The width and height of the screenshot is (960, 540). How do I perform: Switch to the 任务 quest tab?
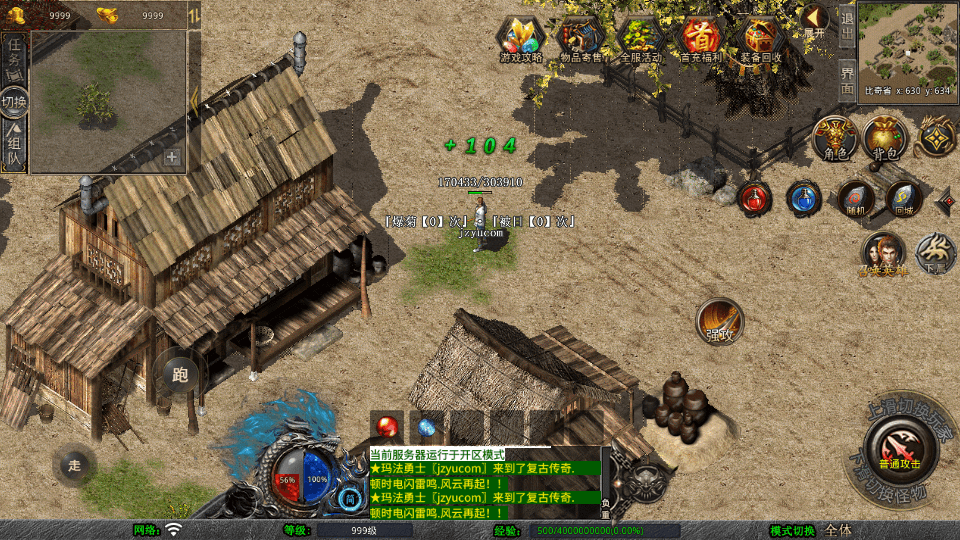[14, 54]
